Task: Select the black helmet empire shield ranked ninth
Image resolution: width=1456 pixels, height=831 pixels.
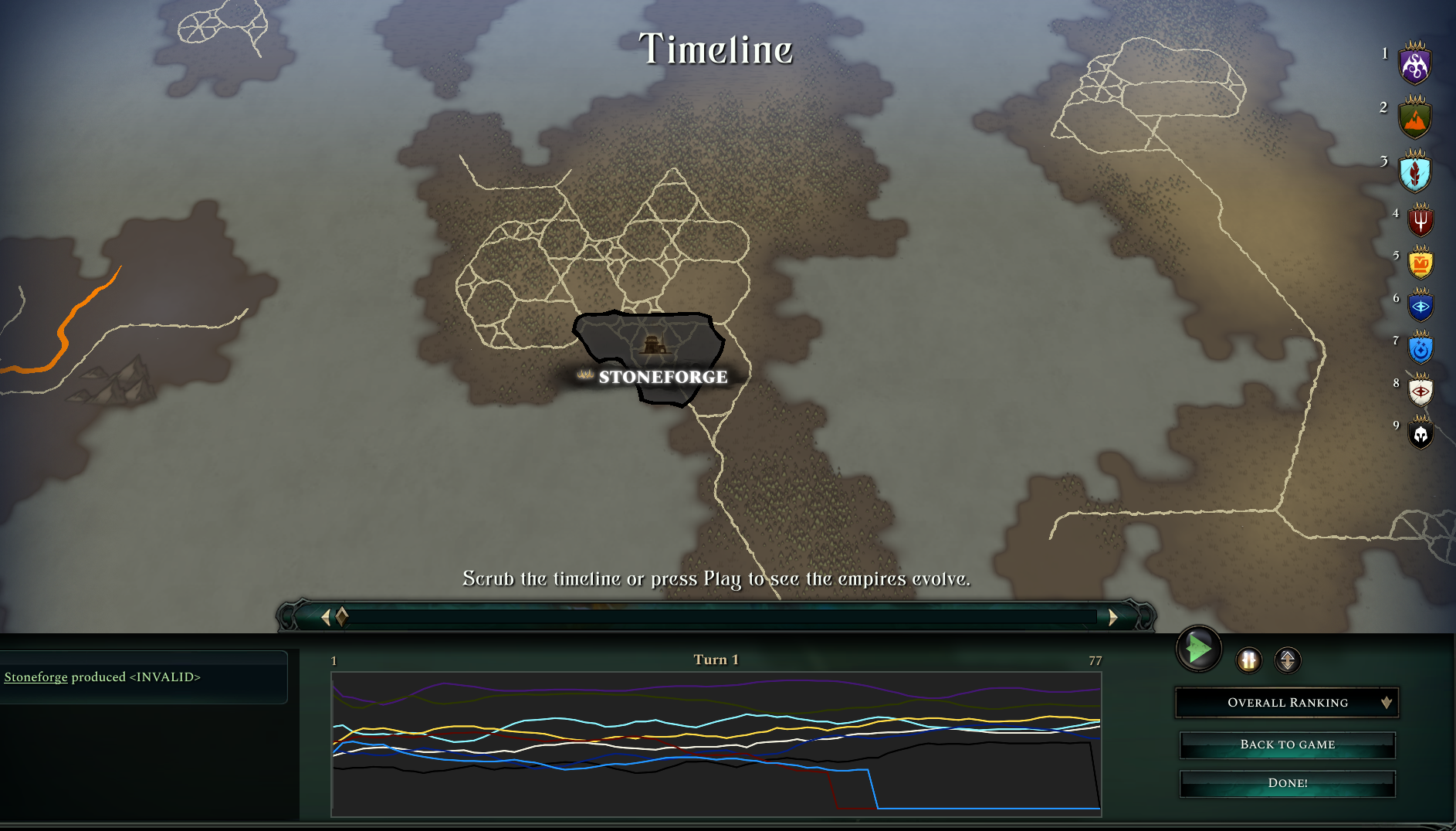Action: tap(1420, 435)
